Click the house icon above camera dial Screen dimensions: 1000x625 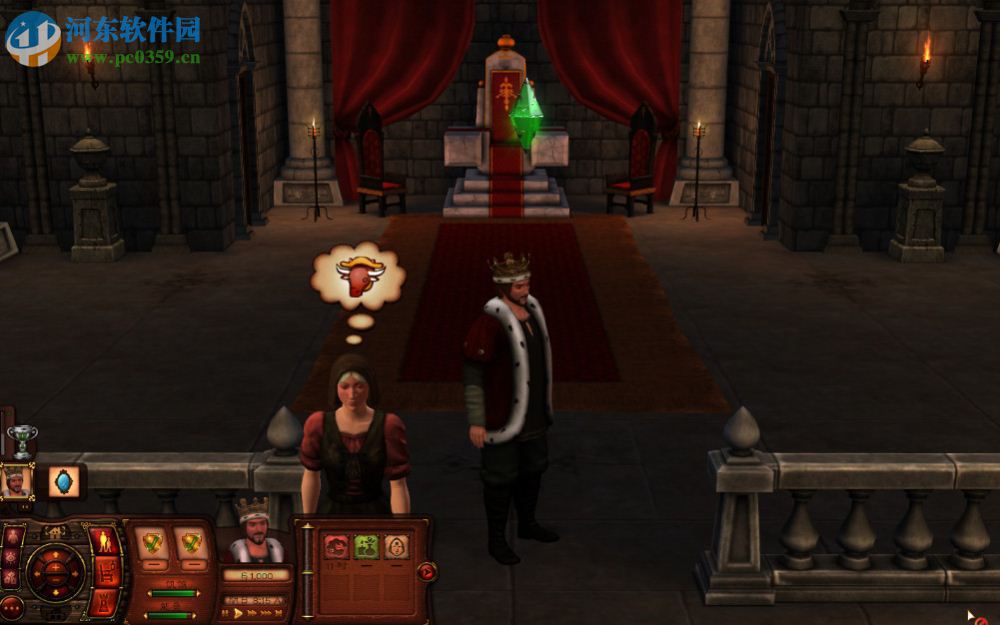point(56,532)
